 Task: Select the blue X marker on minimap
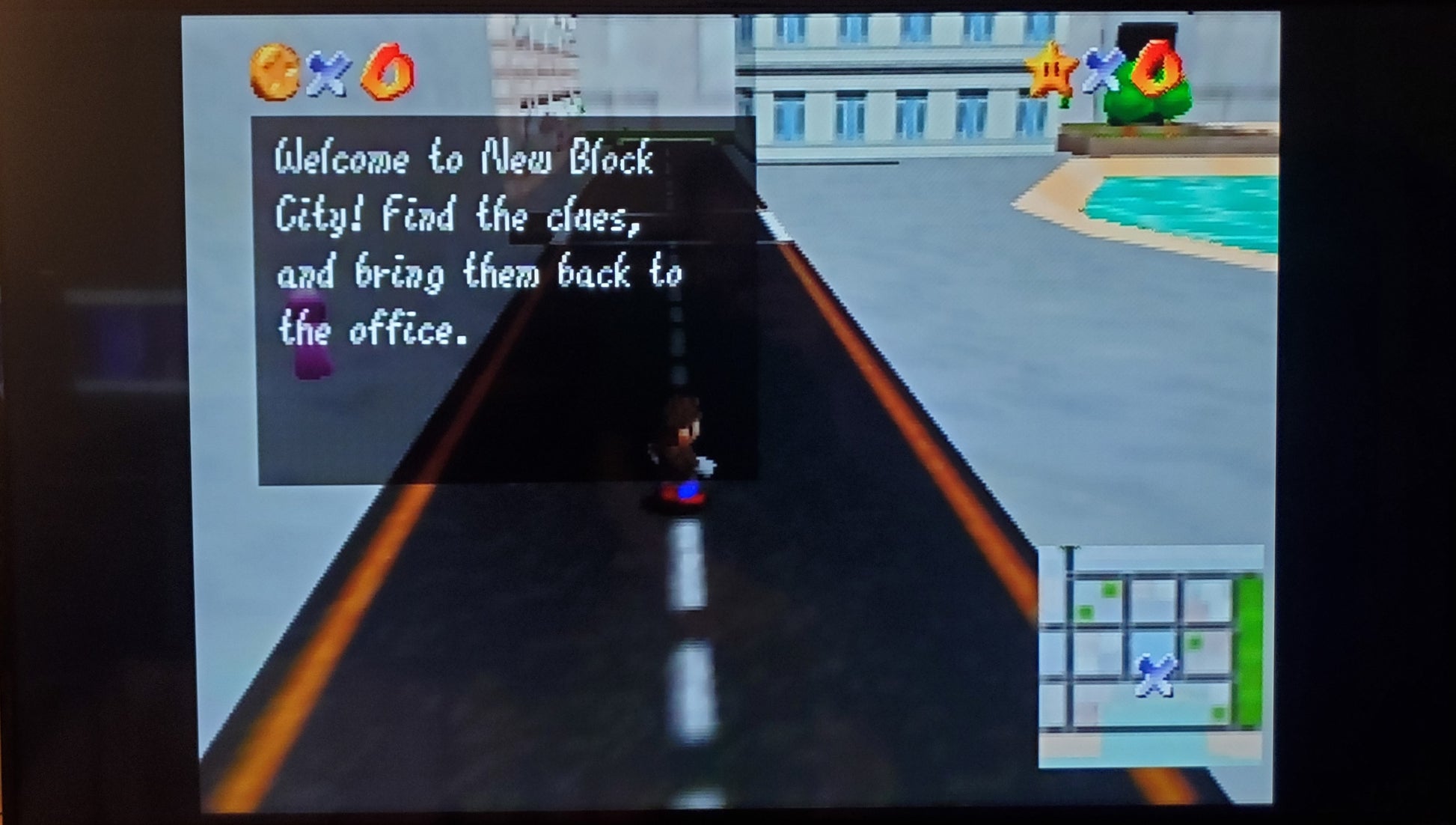pyautogui.click(x=1154, y=675)
